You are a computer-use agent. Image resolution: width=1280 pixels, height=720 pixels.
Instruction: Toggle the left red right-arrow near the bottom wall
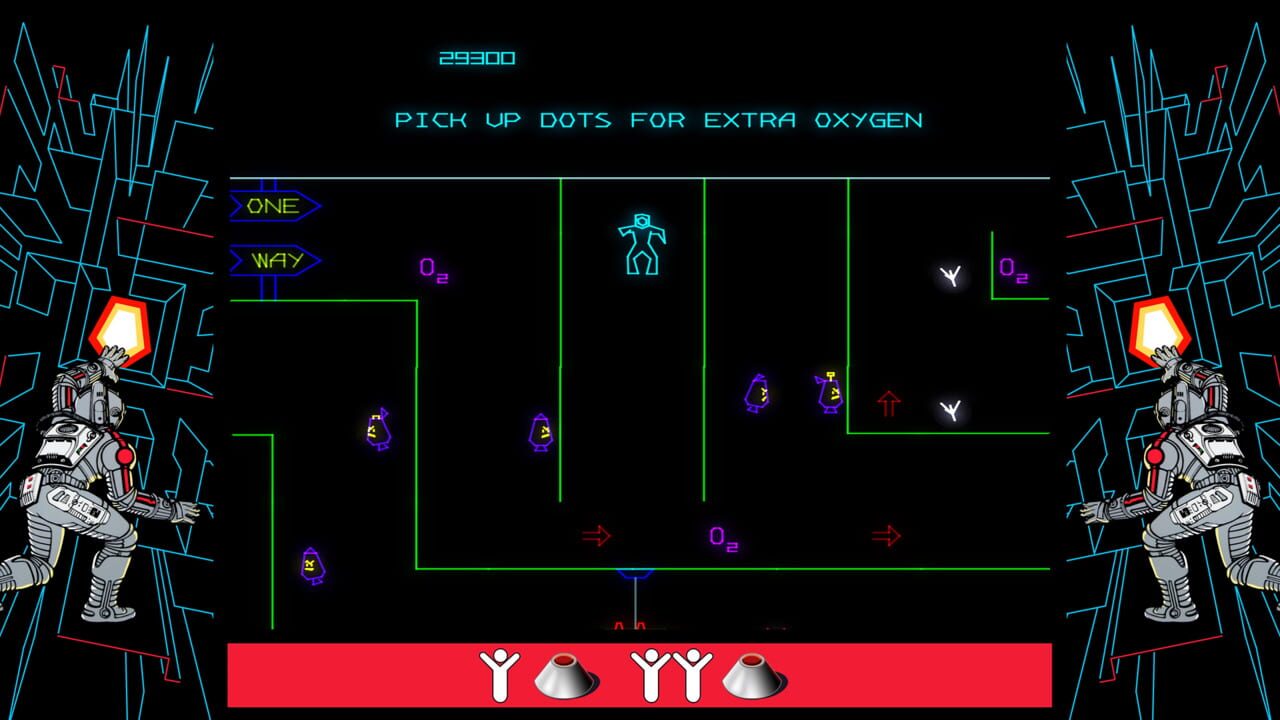coord(595,535)
